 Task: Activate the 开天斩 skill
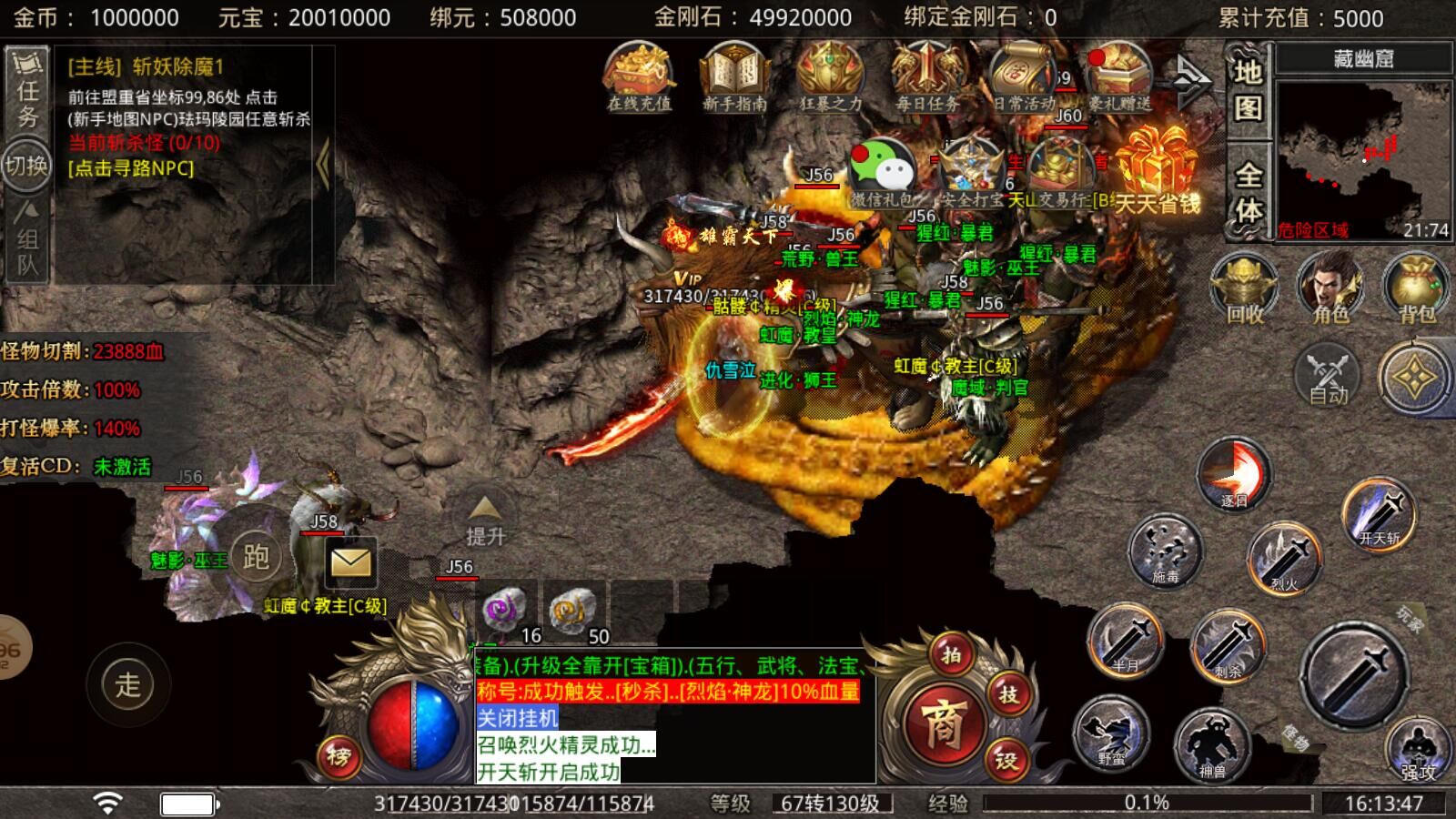pos(1380,514)
